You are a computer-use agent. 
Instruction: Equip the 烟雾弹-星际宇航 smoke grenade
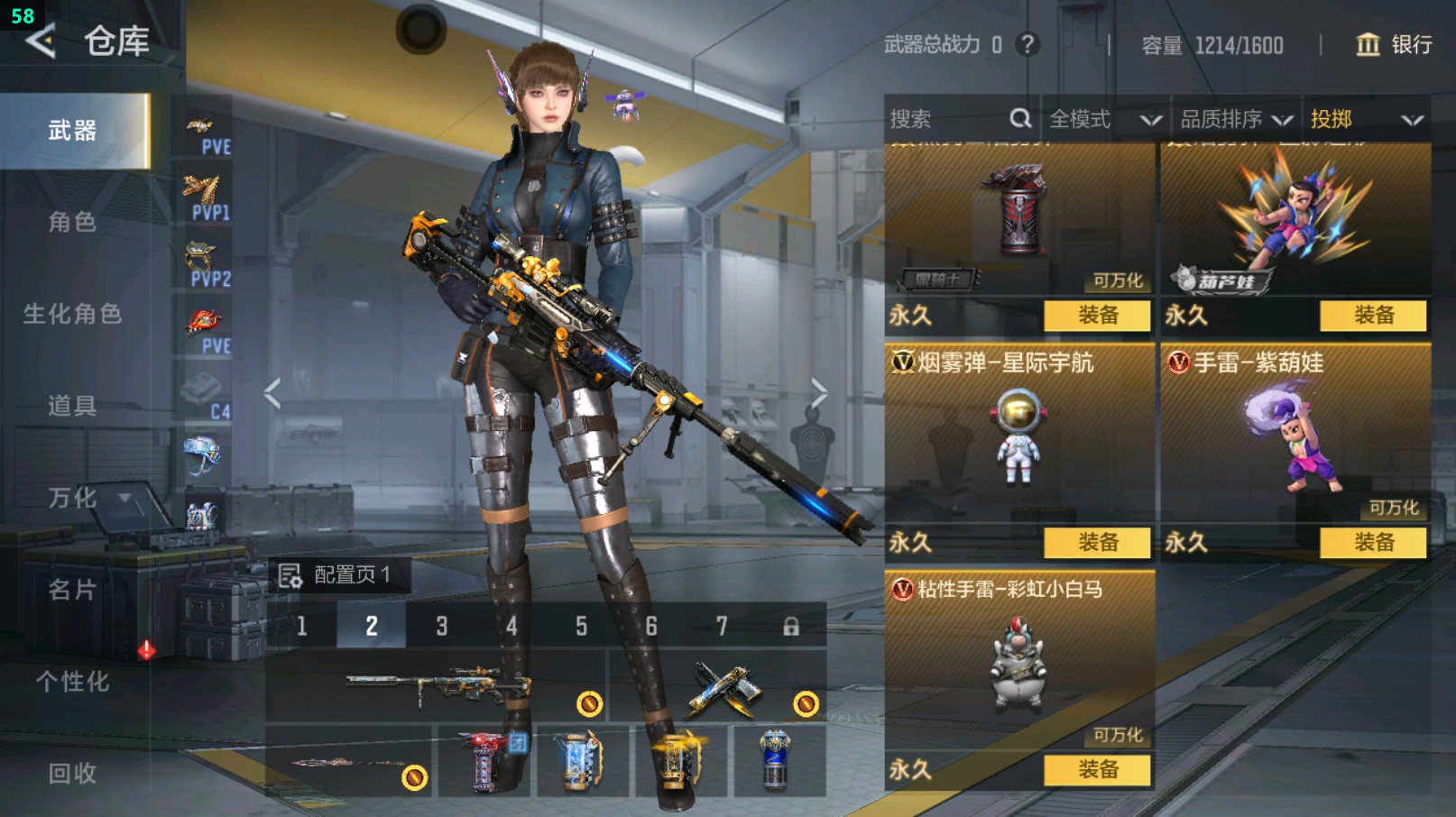[x=1097, y=542]
